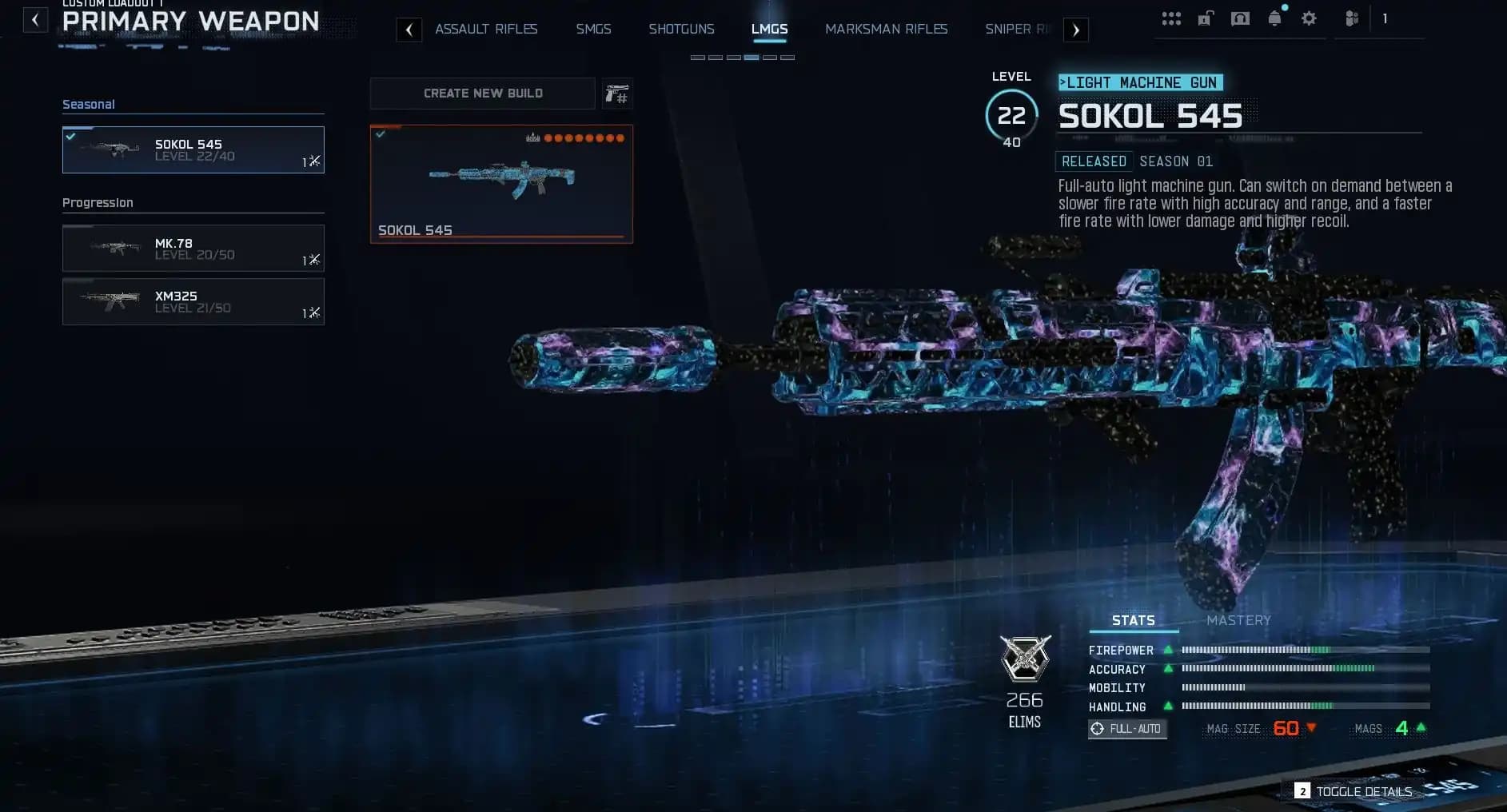Open the social/friends grid icon
The height and width of the screenshot is (812, 1507).
[1172, 18]
